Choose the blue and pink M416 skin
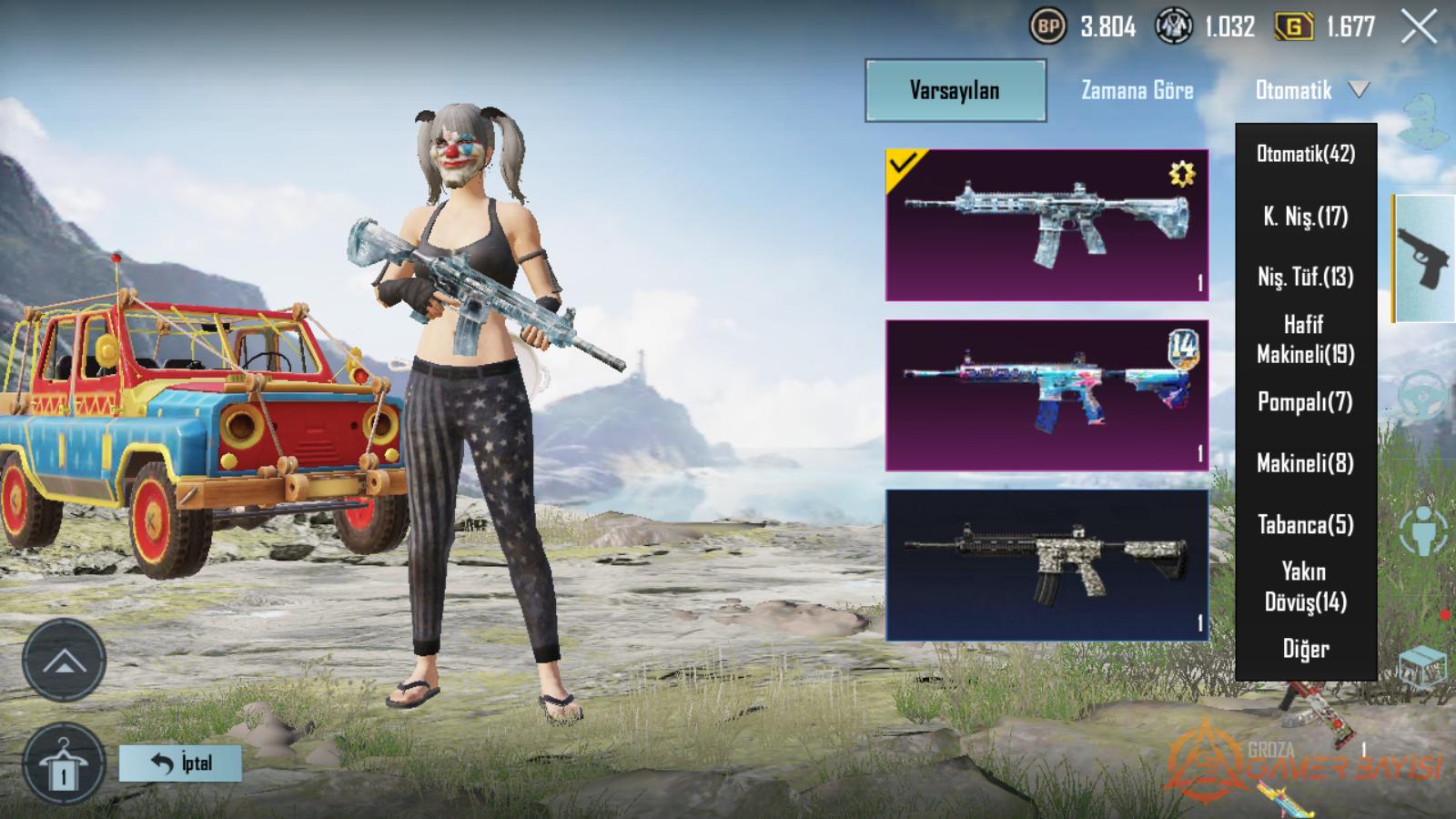Image resolution: width=1456 pixels, height=819 pixels. pos(1046,395)
